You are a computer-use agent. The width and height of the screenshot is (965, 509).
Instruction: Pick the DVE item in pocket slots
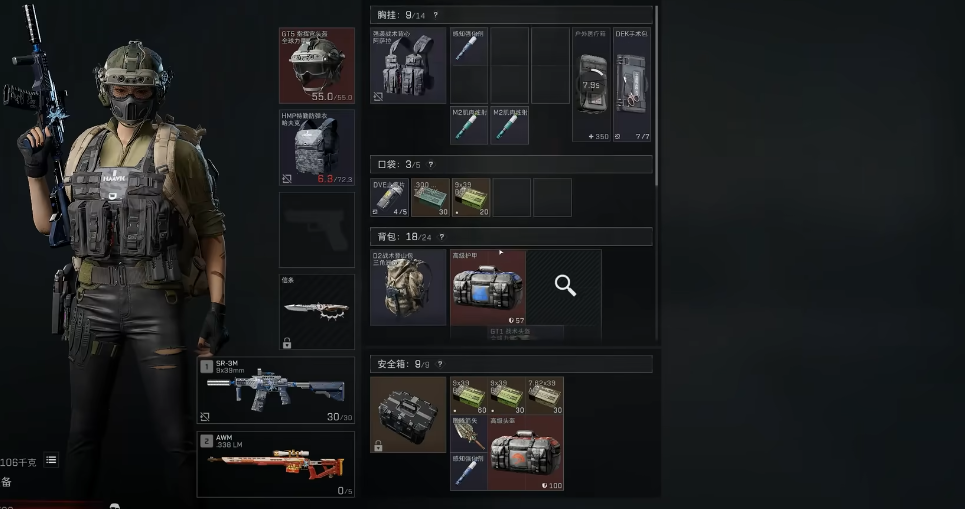coord(389,198)
